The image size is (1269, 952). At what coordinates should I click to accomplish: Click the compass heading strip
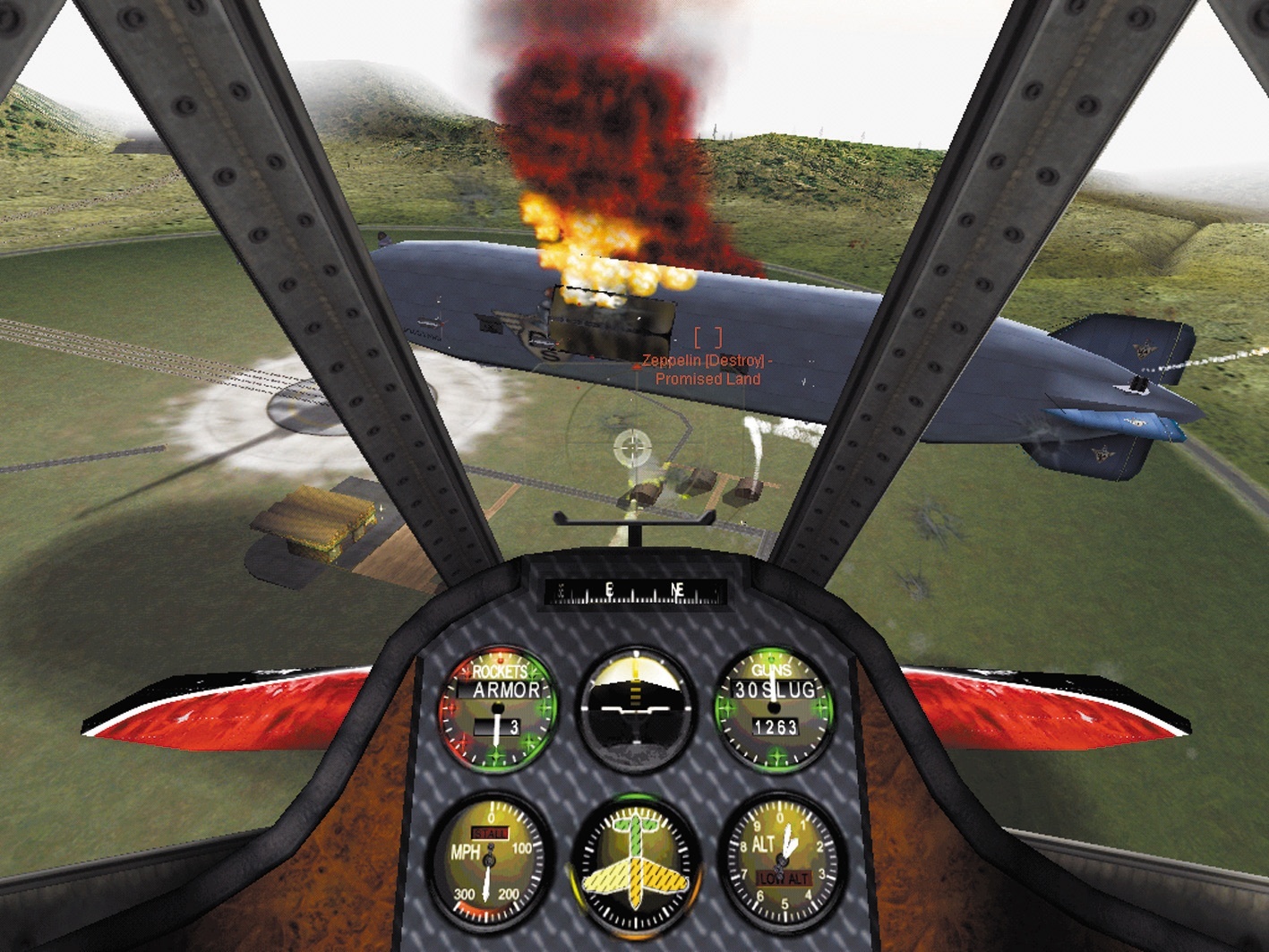(x=636, y=591)
